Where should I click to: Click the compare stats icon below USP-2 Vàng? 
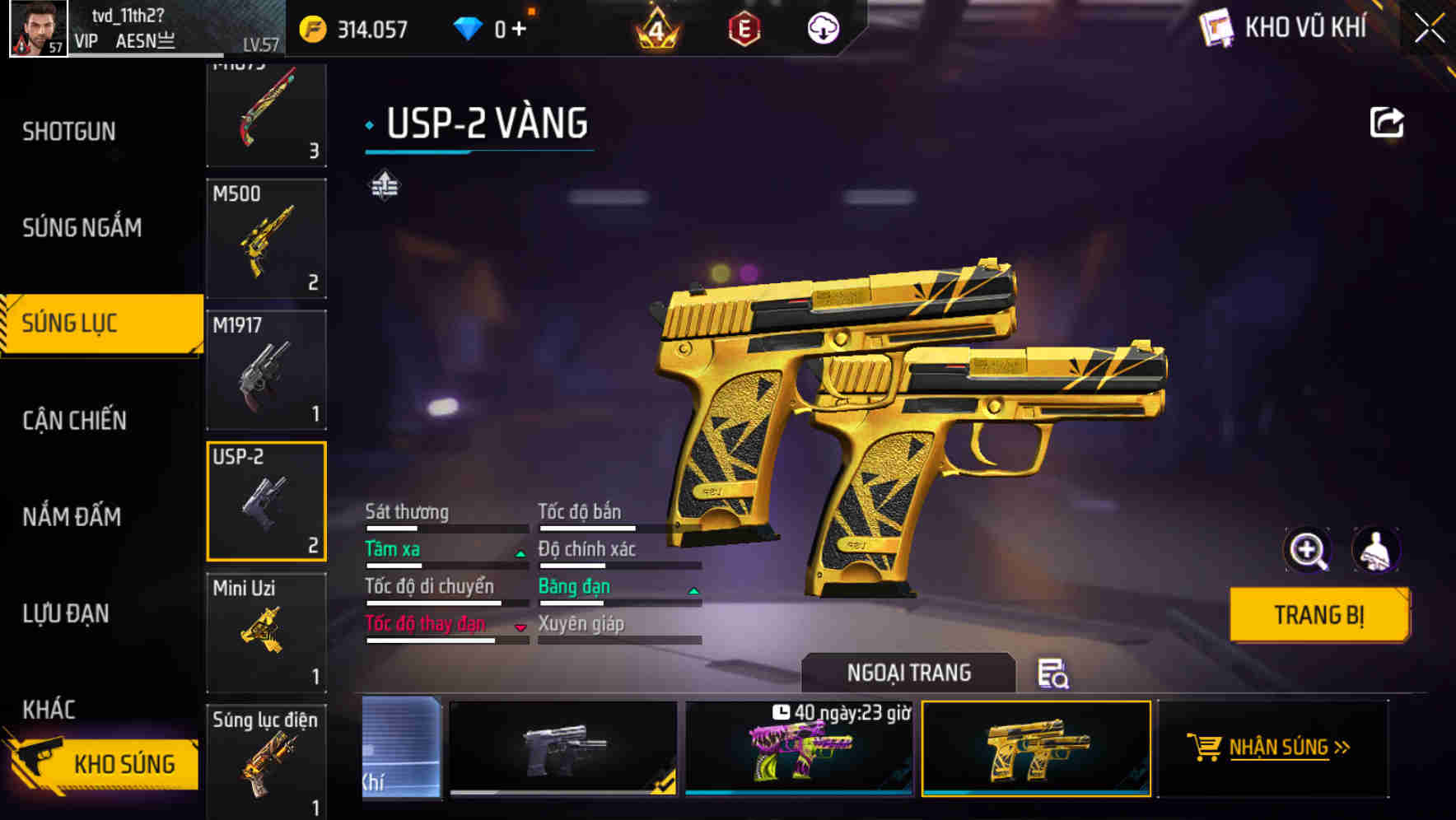pos(384,185)
